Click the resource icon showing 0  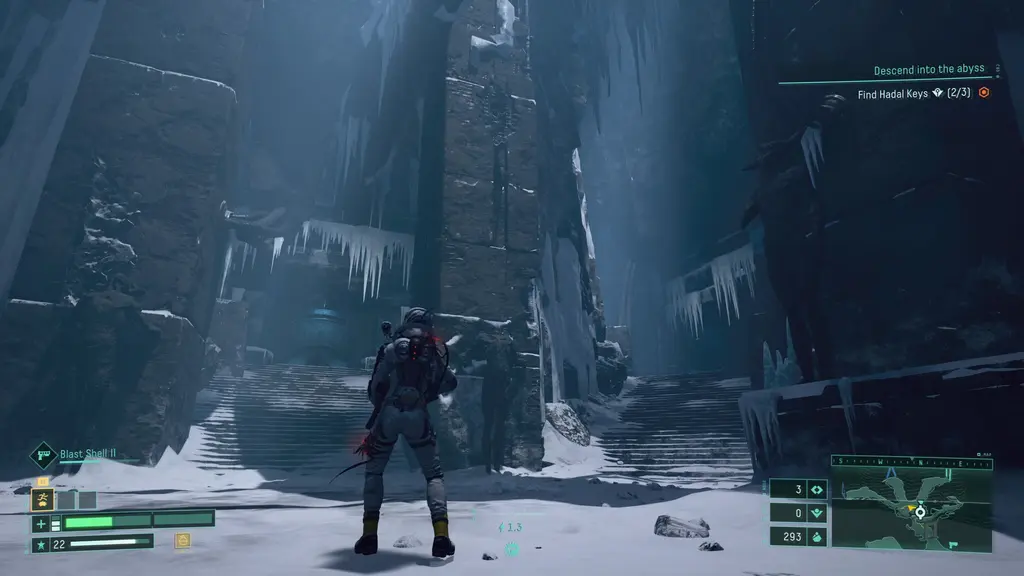point(815,513)
